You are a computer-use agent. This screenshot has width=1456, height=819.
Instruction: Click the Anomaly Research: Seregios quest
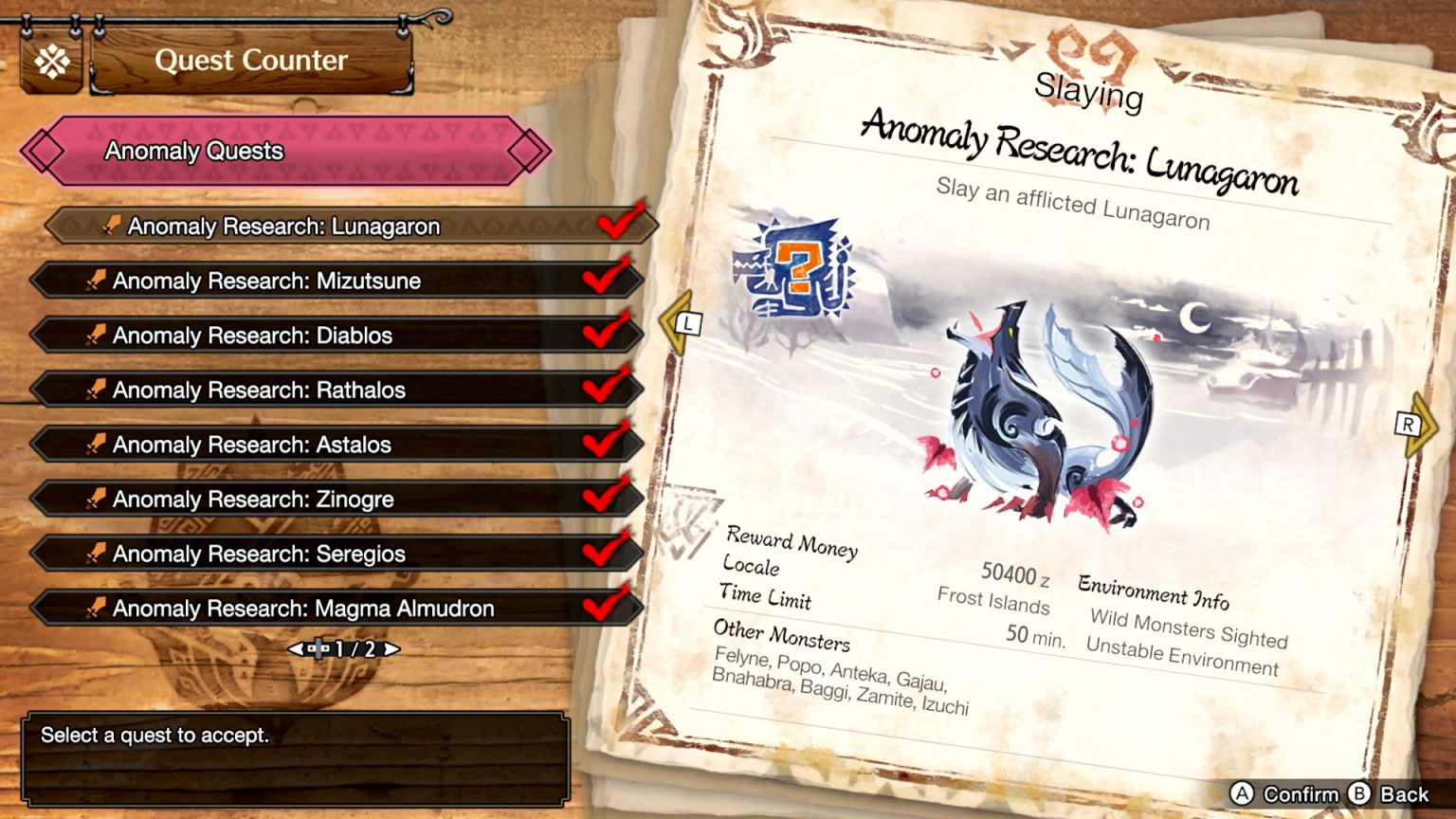click(x=337, y=554)
